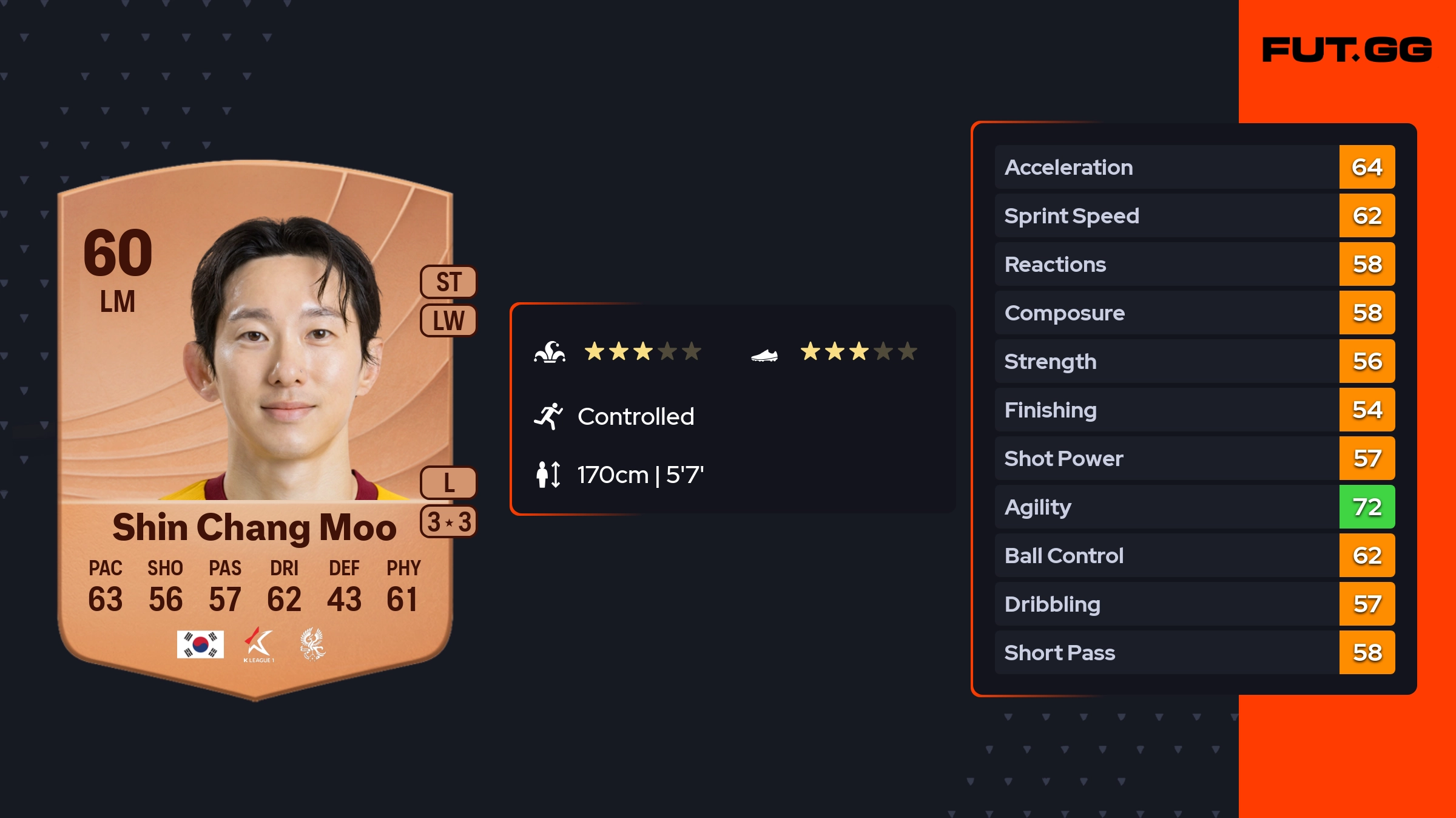This screenshot has height=818, width=1456.
Task: Select the Shin Chang Moo player card
Action: (255, 425)
